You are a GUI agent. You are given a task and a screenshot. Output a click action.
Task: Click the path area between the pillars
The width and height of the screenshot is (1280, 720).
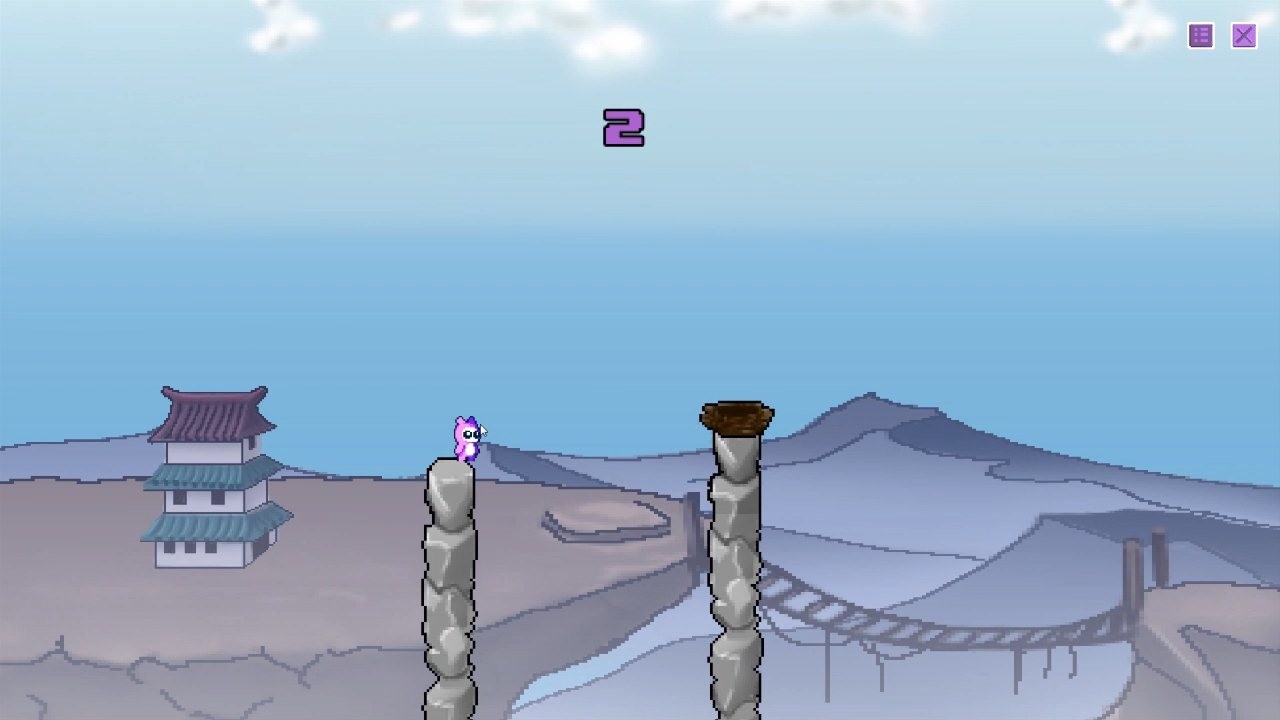tap(590, 520)
